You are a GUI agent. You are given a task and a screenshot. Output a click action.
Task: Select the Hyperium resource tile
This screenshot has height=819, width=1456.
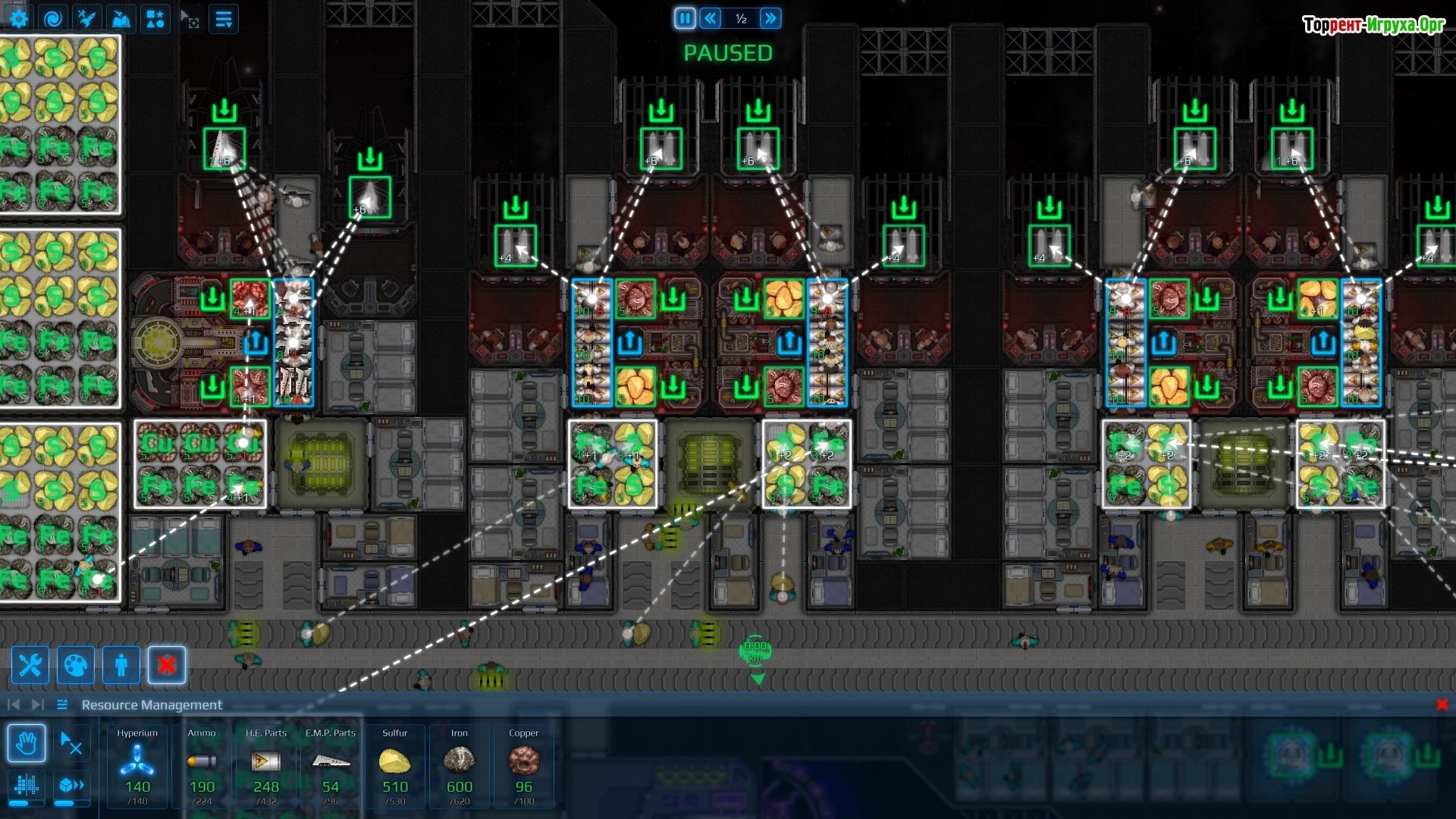(x=137, y=766)
